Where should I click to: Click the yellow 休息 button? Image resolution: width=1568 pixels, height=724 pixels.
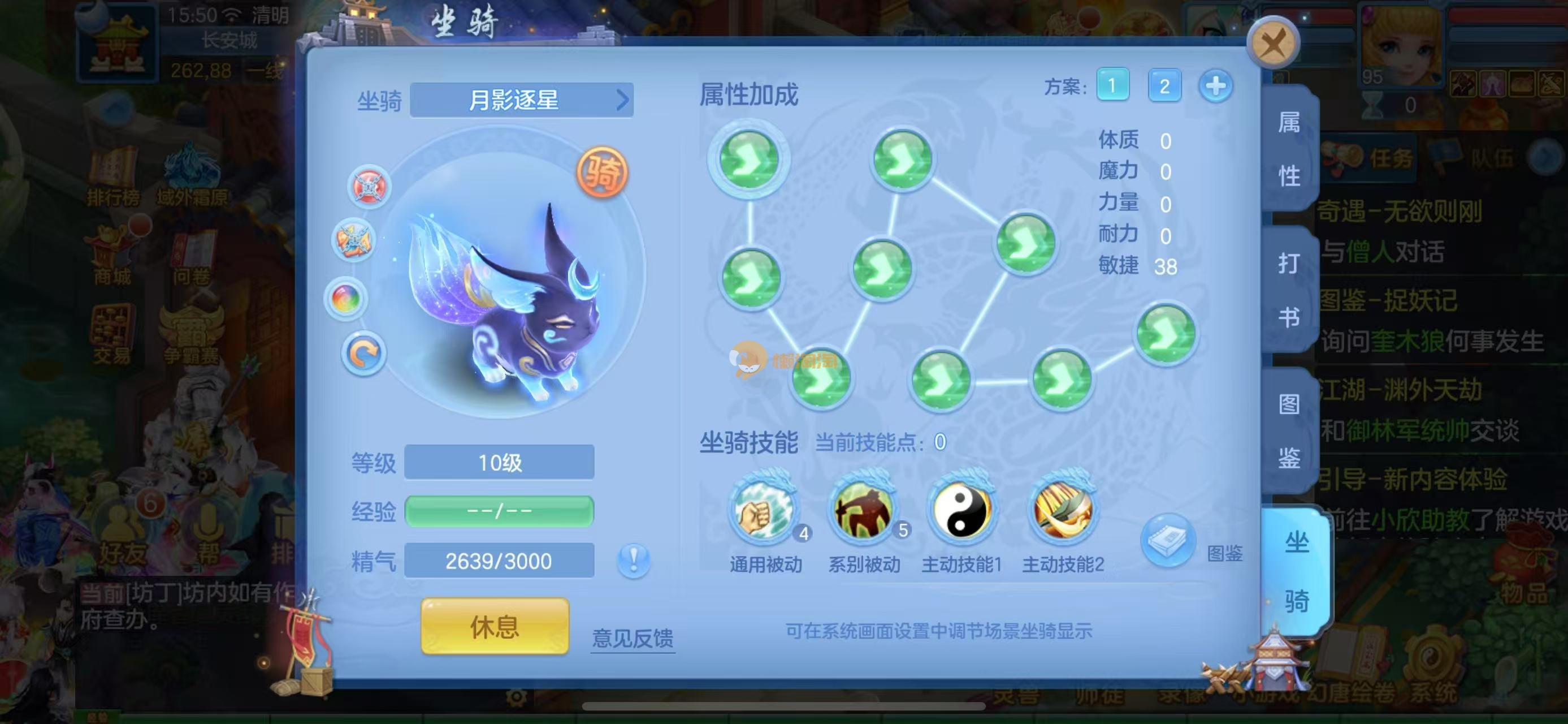tap(495, 626)
